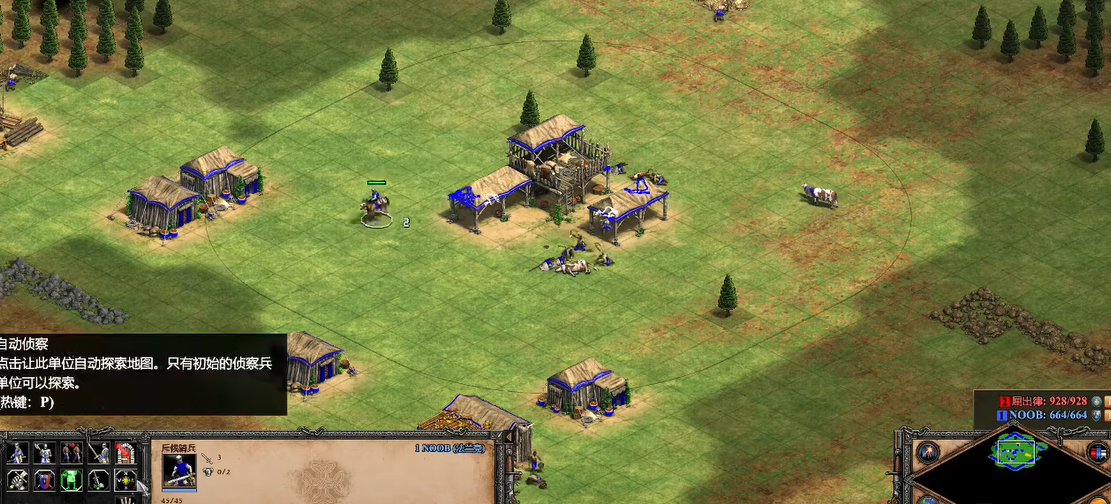
Task: Activate the armored gauntlet command icon
Action: pos(17,480)
